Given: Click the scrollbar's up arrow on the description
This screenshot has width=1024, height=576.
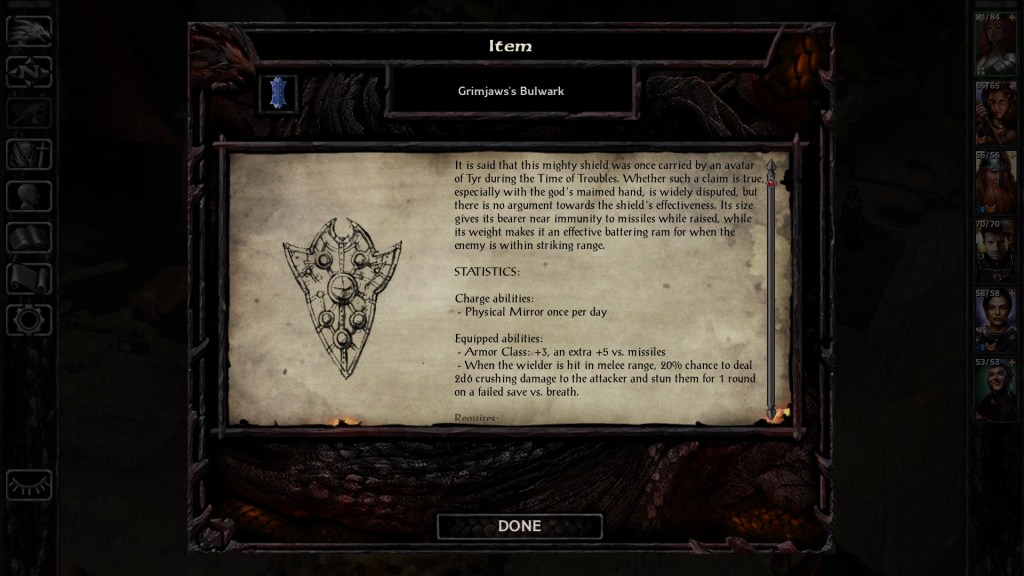Looking at the screenshot, I should (x=771, y=164).
